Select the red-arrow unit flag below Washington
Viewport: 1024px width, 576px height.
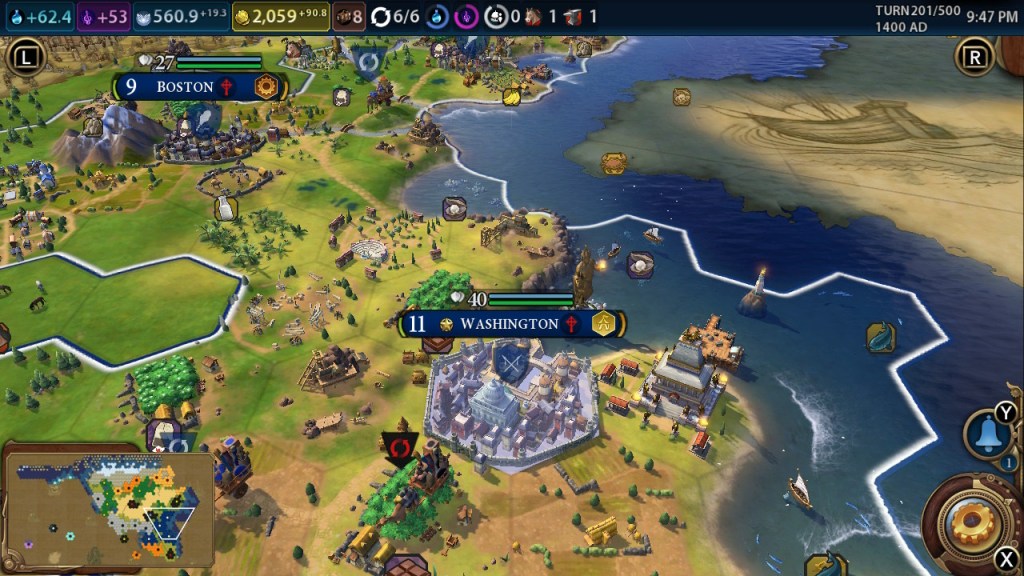tap(398, 447)
